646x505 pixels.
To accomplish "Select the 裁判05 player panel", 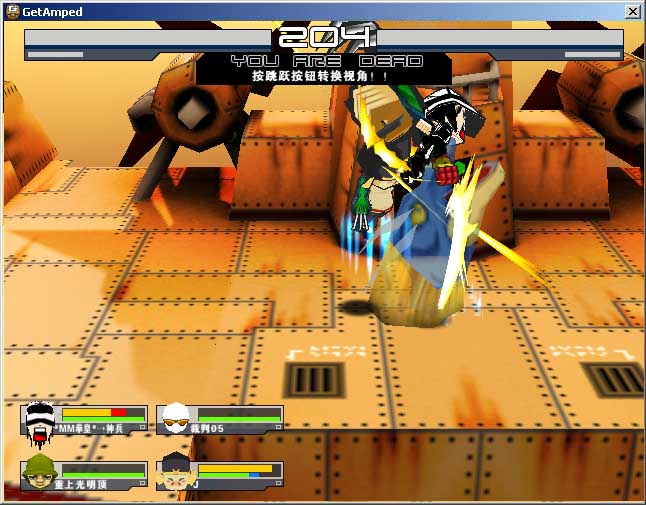I will 220,418.
